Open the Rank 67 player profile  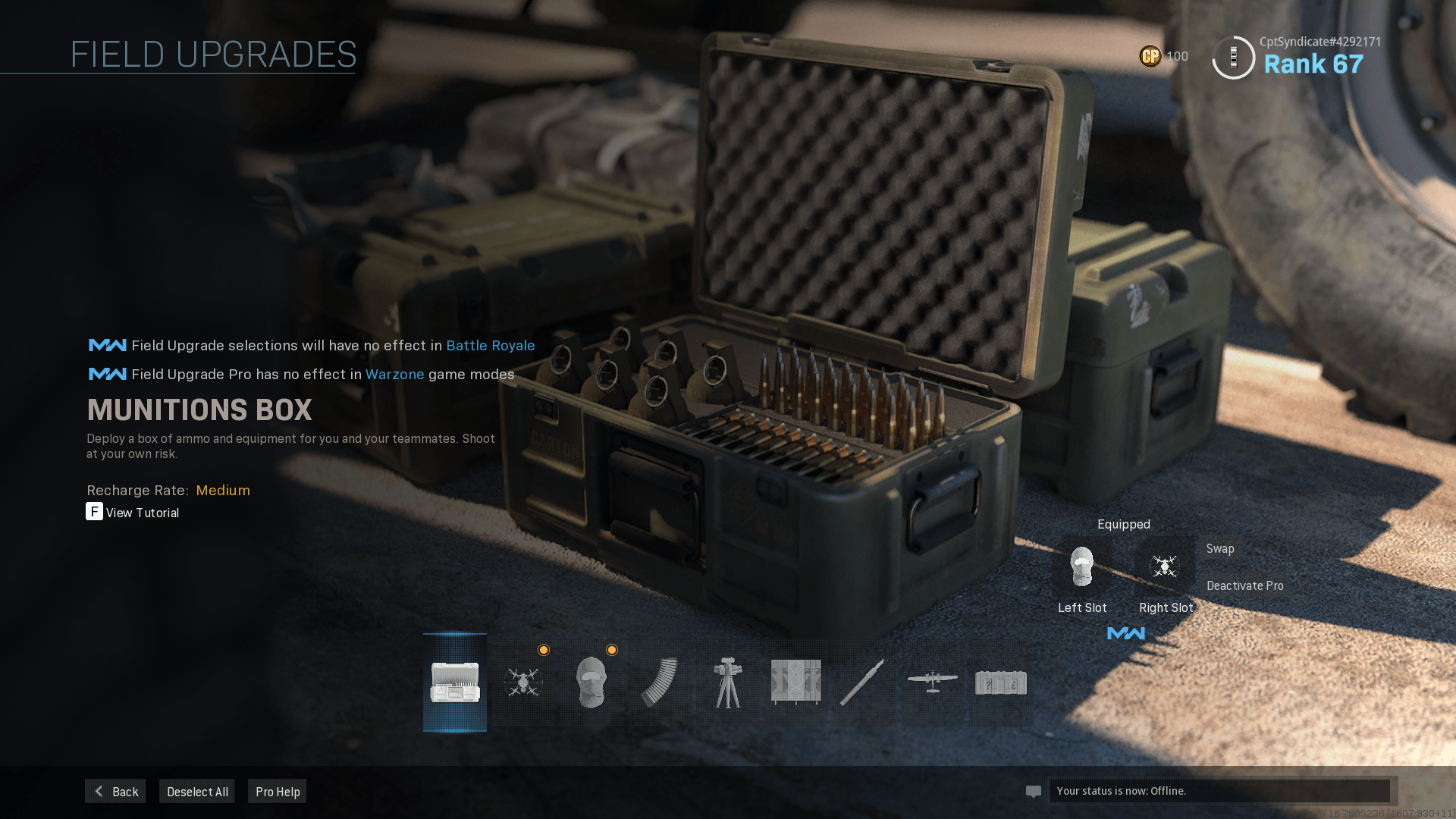(x=1313, y=64)
